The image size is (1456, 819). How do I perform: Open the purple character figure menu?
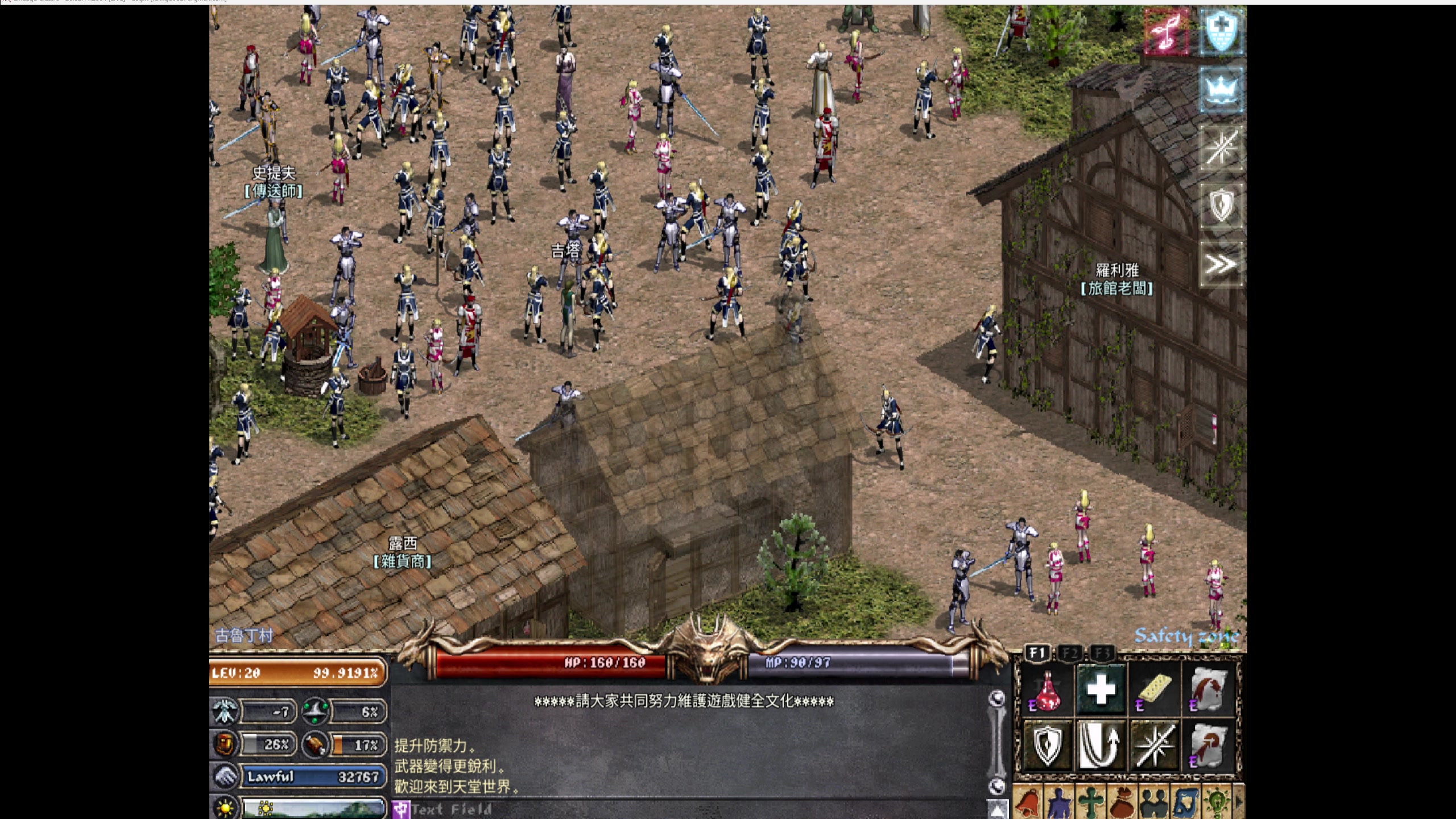click(x=1059, y=803)
